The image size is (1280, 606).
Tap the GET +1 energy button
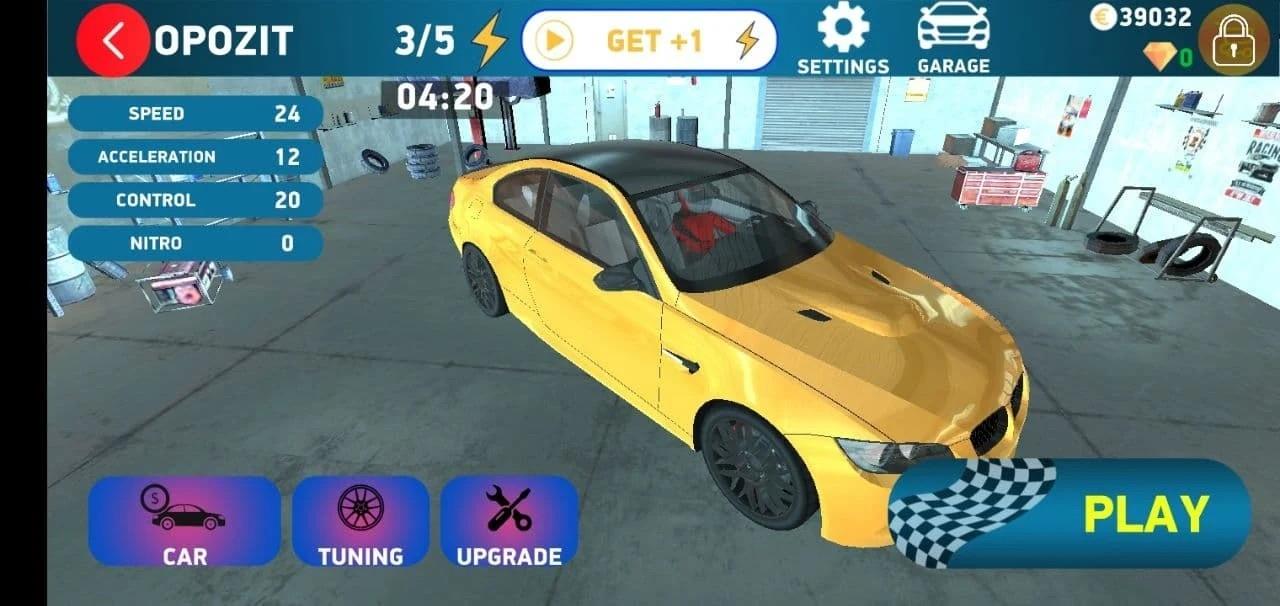pyautogui.click(x=650, y=41)
